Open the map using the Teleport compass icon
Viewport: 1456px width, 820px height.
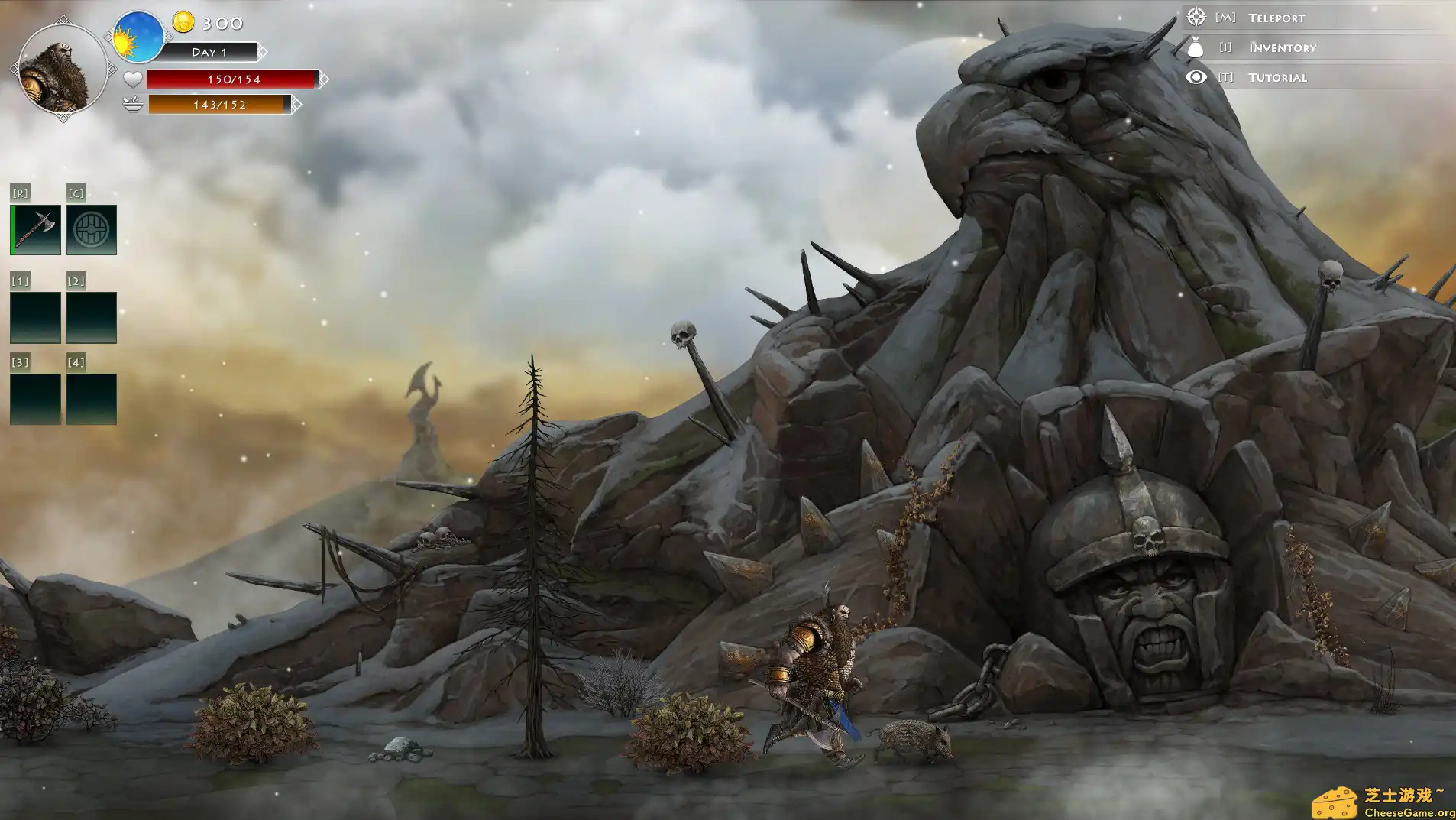click(1194, 16)
